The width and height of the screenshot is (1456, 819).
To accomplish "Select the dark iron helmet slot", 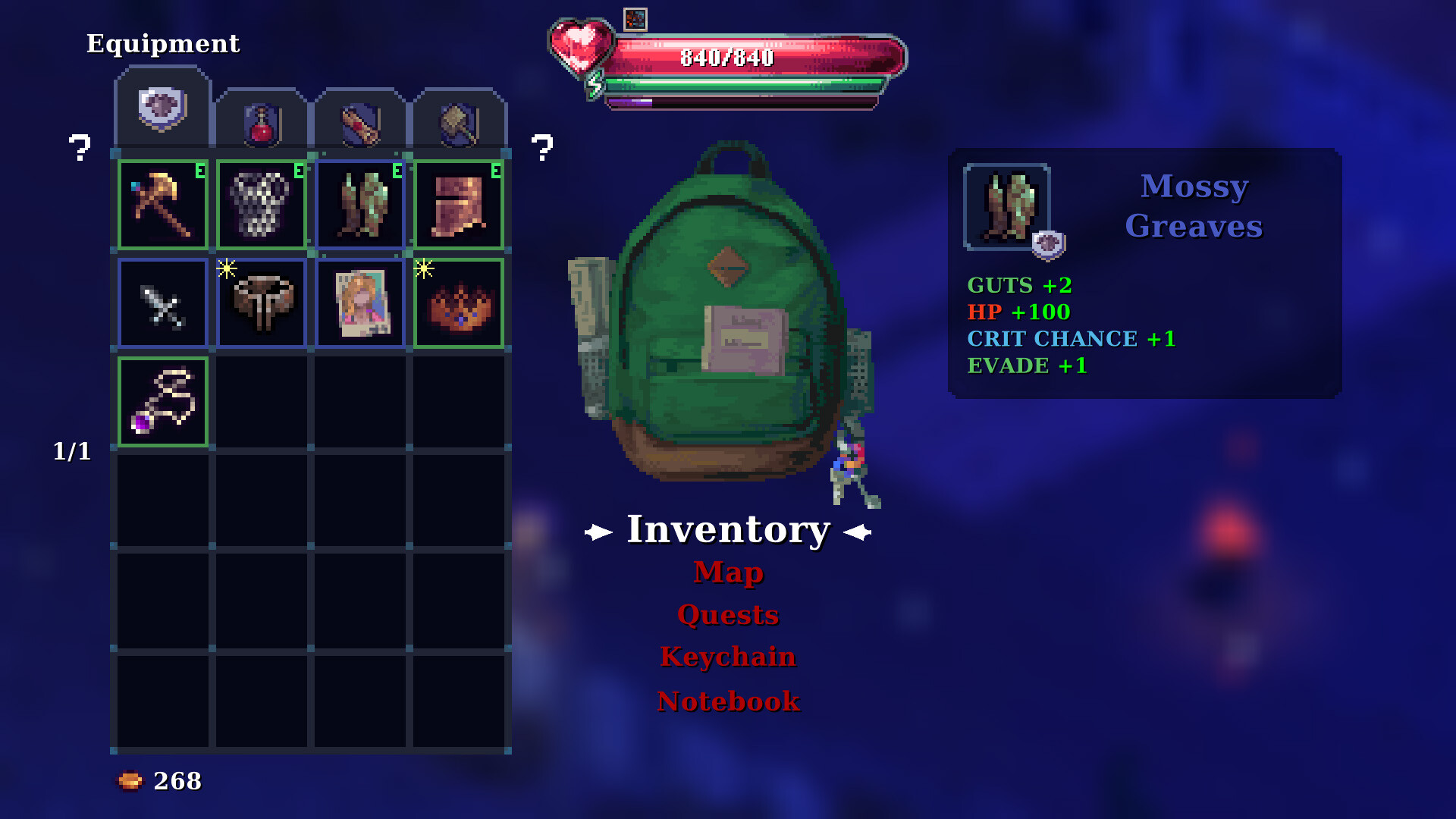I will (x=262, y=303).
